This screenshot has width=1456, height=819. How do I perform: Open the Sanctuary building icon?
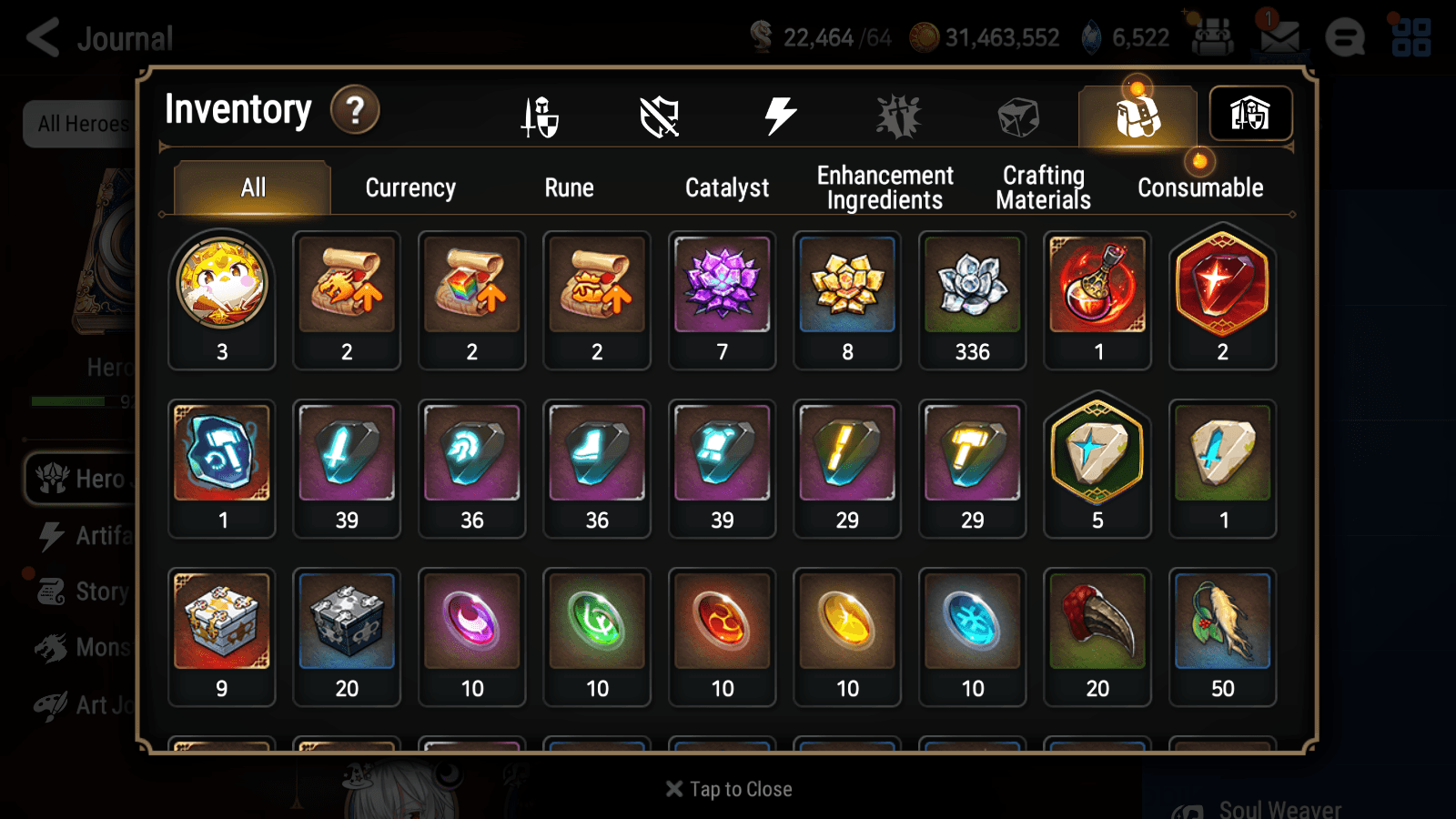pyautogui.click(x=1250, y=113)
